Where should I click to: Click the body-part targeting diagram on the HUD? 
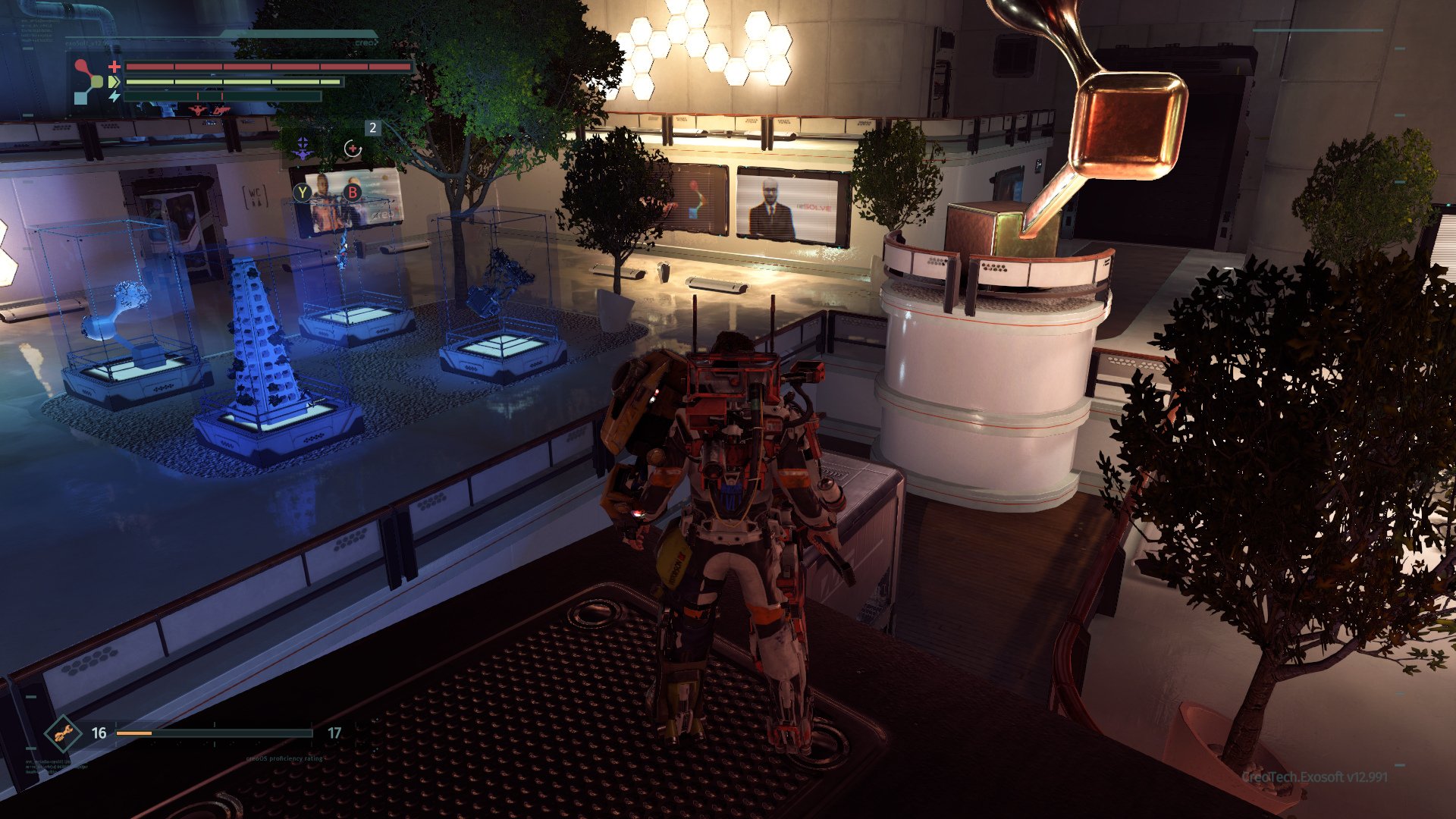pyautogui.click(x=89, y=82)
